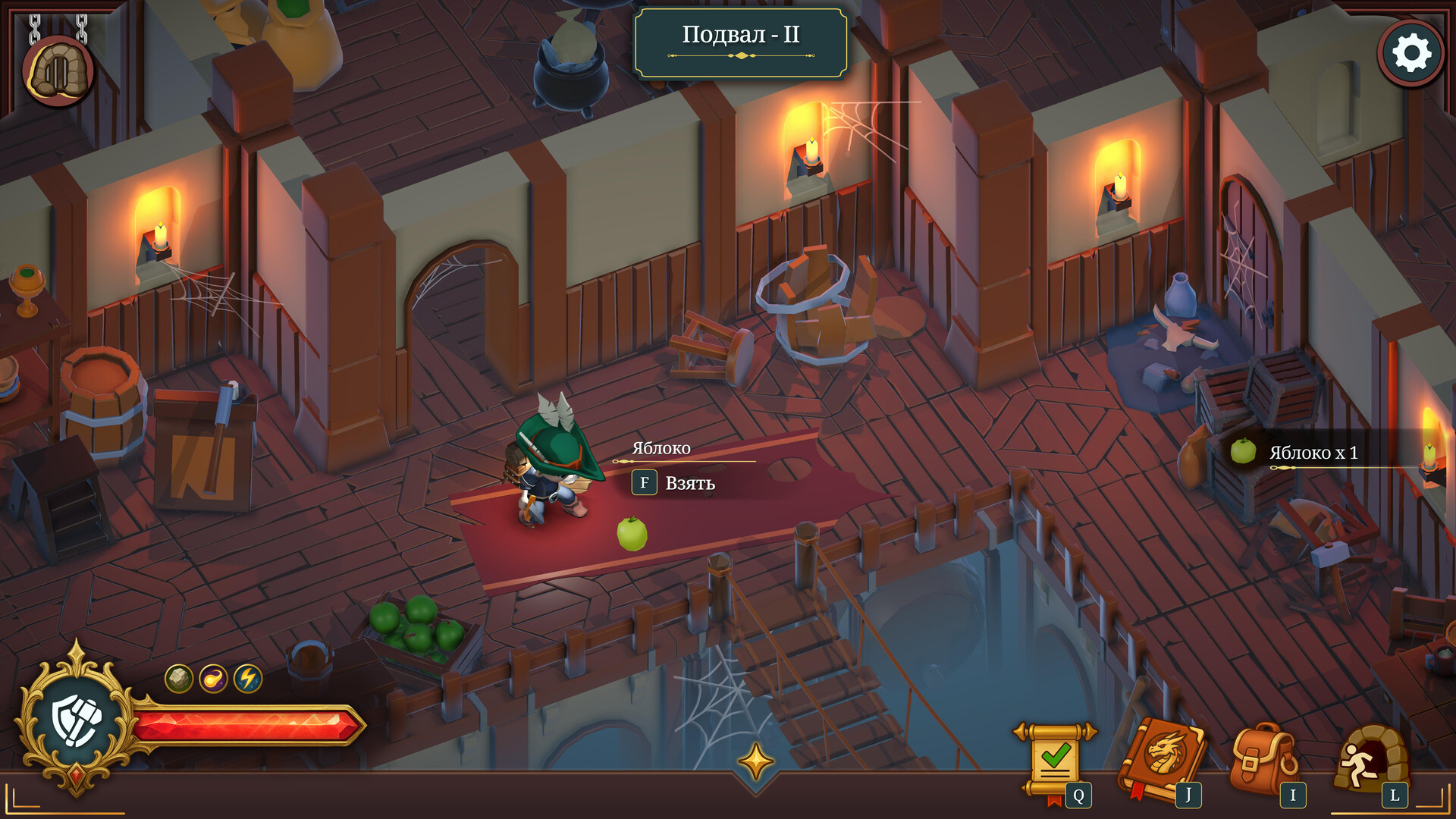The height and width of the screenshot is (819, 1456).
Task: Click the Подвал - II location banner
Action: click(x=741, y=35)
